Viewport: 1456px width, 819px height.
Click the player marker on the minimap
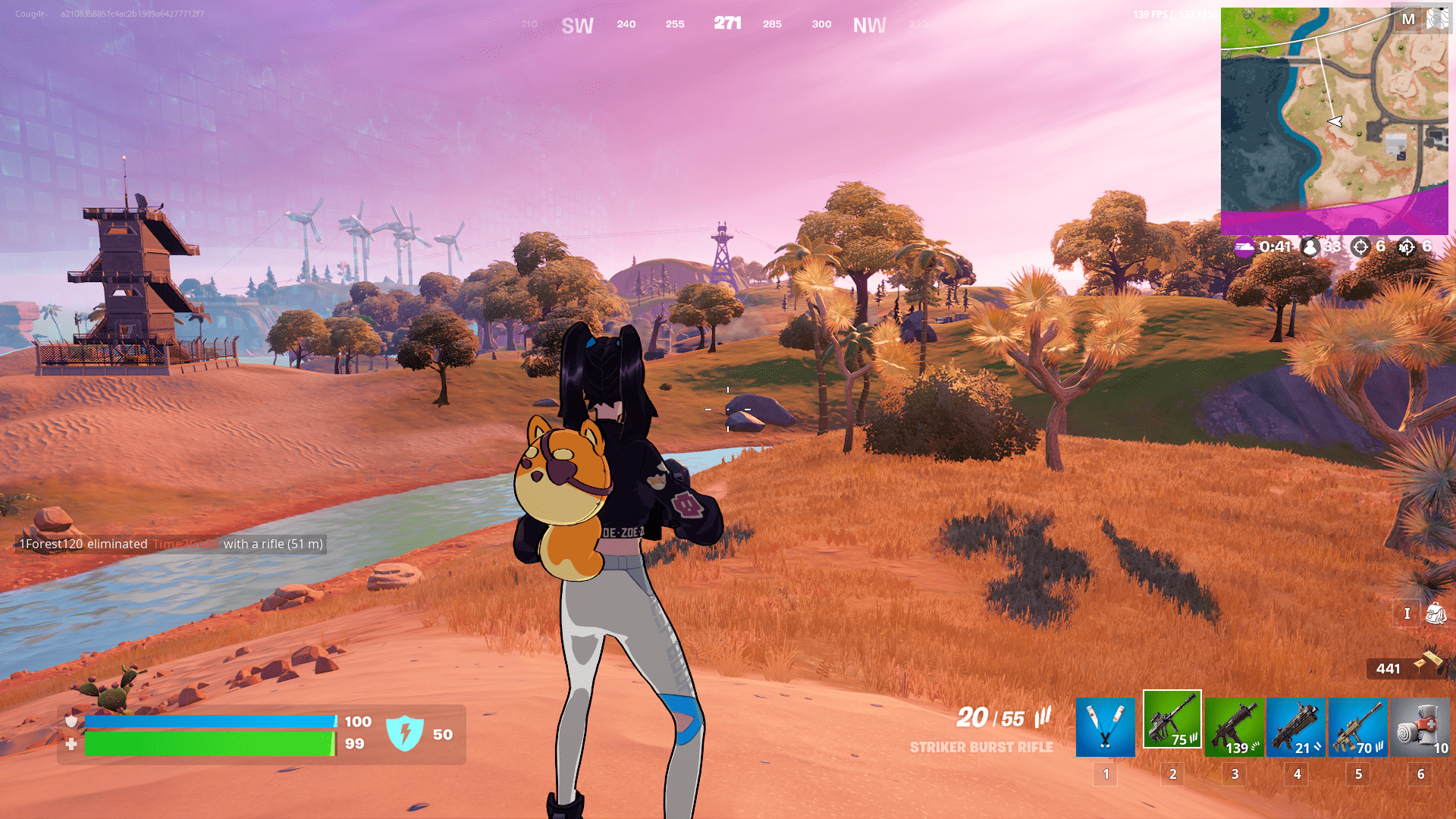1334,120
